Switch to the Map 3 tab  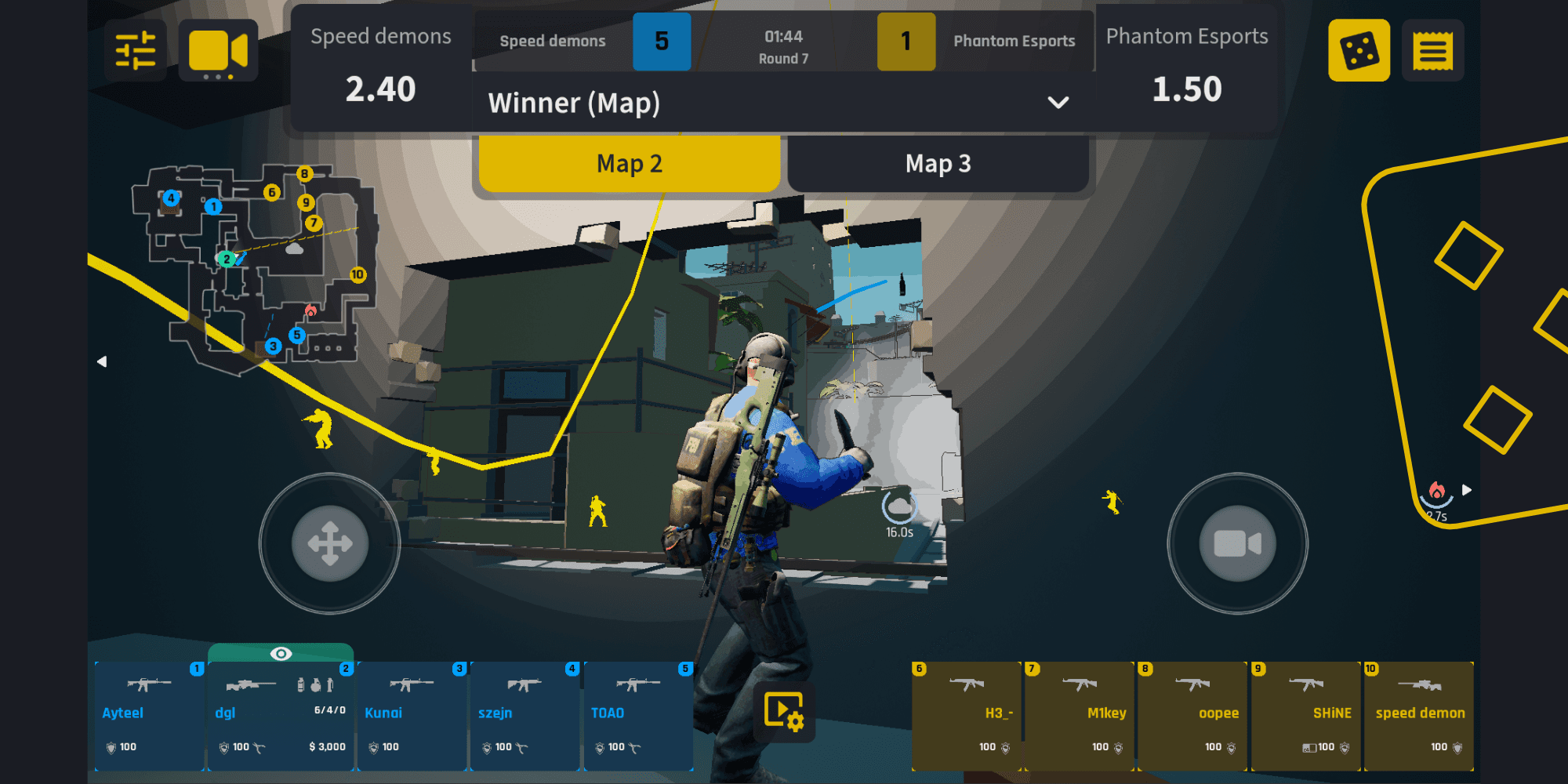(938, 164)
